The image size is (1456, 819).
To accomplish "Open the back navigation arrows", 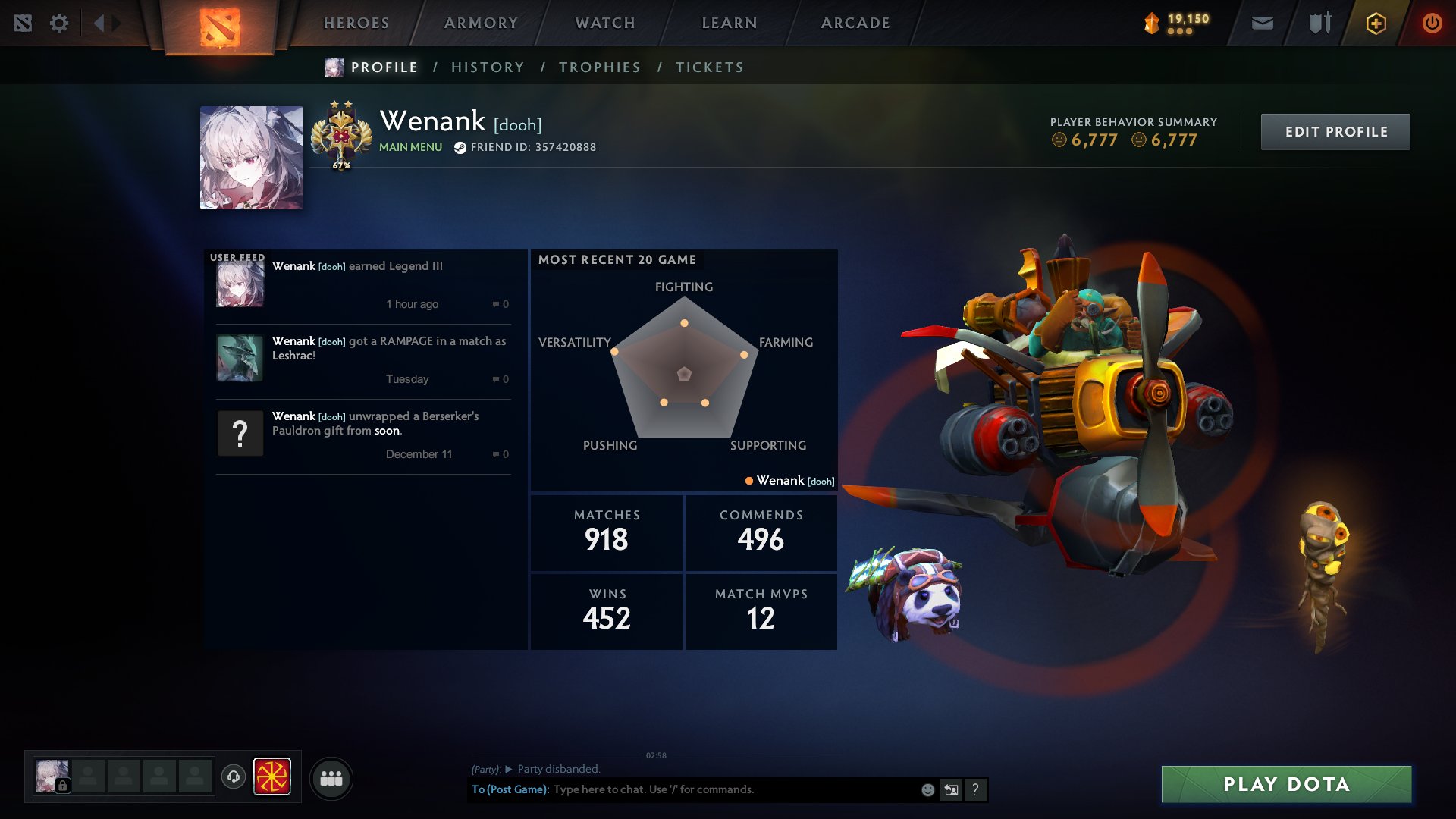I will pos(100,23).
